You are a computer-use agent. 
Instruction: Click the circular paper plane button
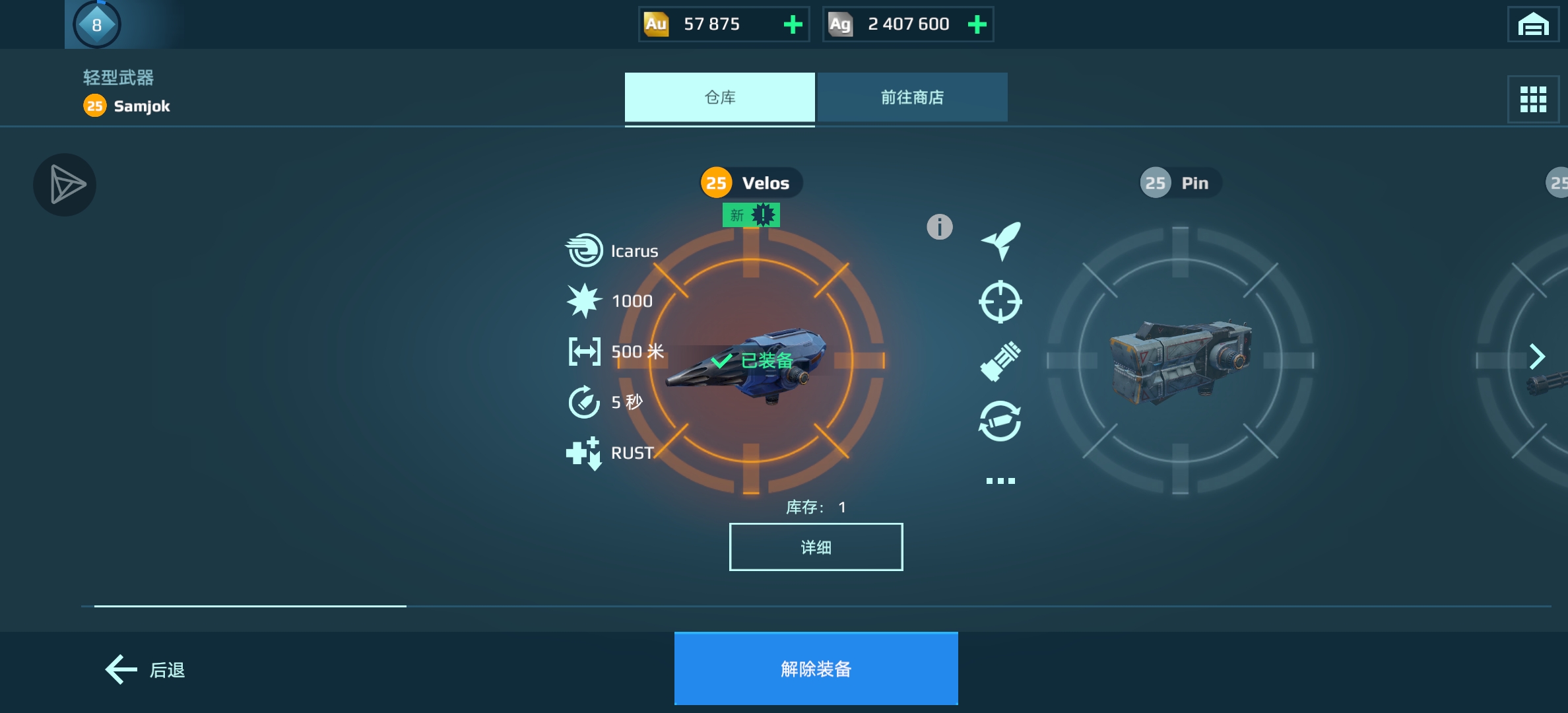click(65, 185)
